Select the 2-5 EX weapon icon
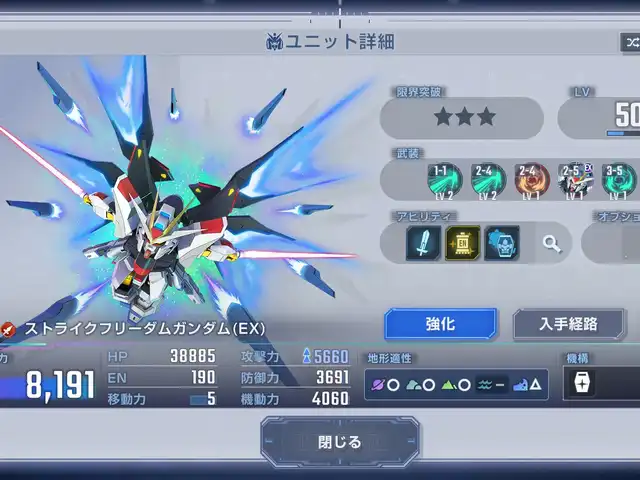This screenshot has height=480, width=640. click(575, 179)
